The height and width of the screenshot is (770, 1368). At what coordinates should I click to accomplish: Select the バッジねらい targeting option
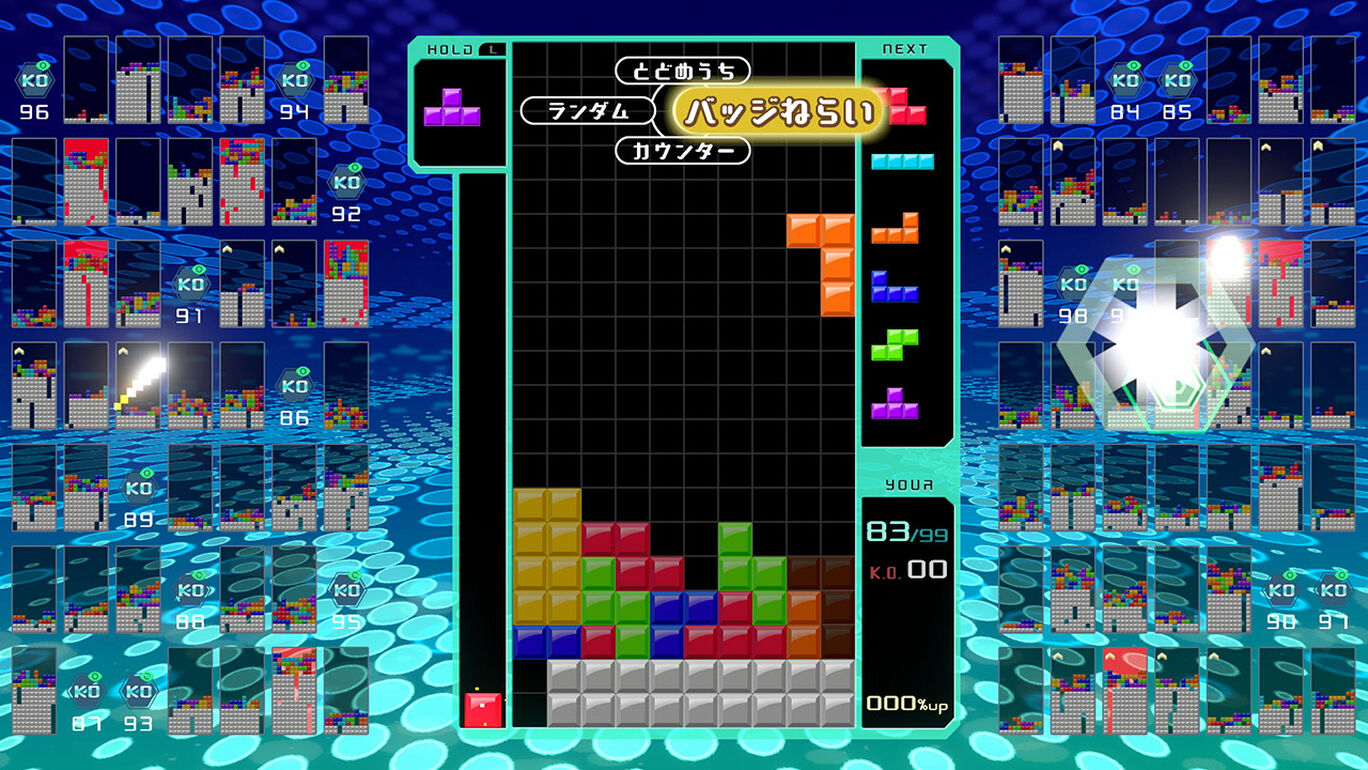[x=784, y=111]
